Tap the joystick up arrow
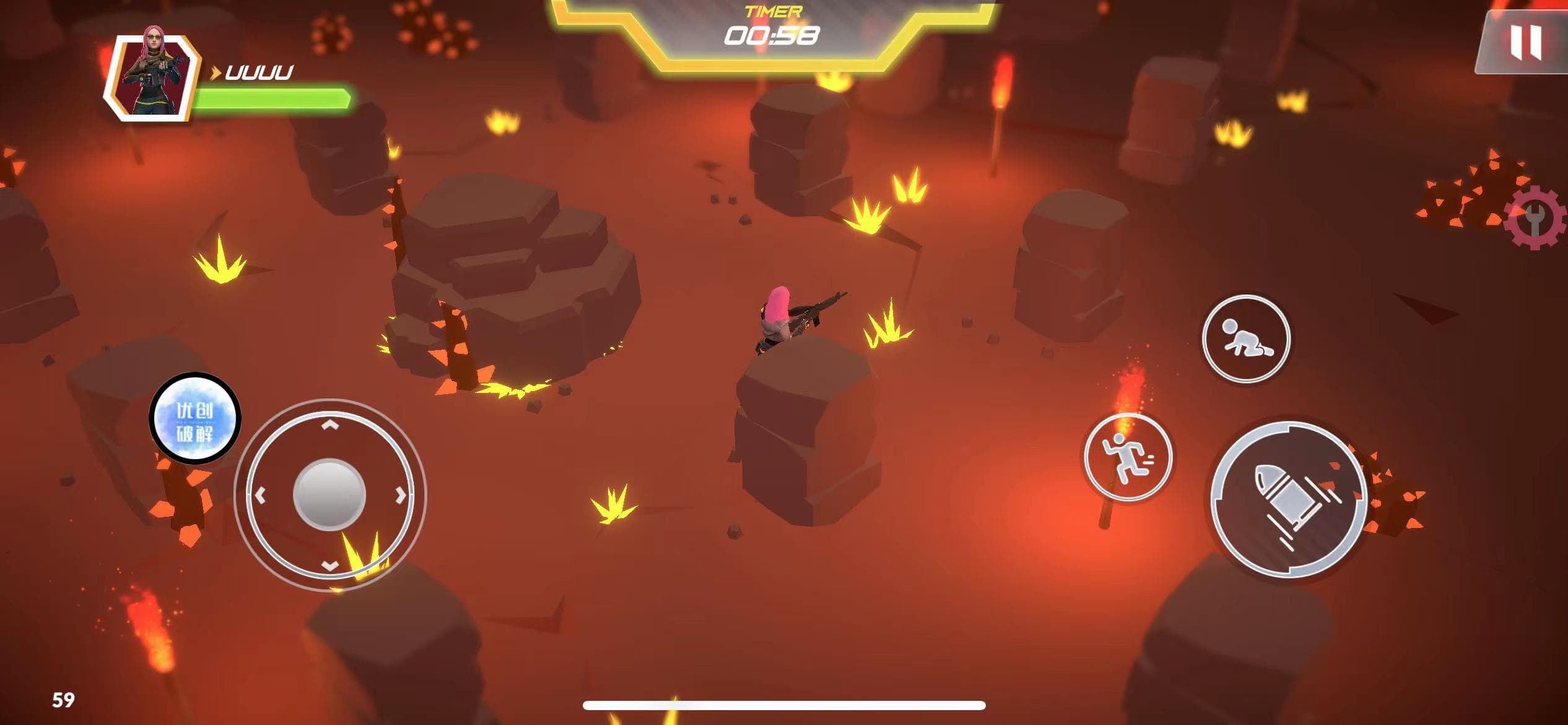 330,425
